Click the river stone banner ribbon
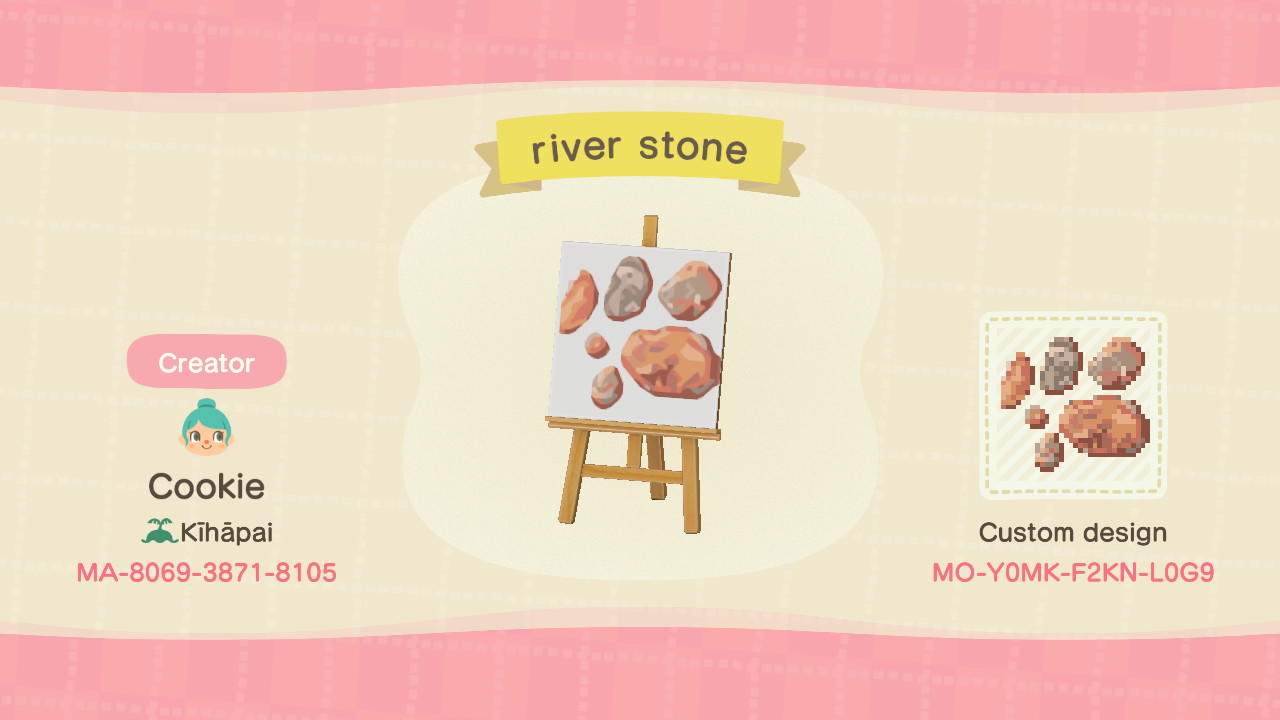Image resolution: width=1280 pixels, height=720 pixels. click(x=641, y=148)
